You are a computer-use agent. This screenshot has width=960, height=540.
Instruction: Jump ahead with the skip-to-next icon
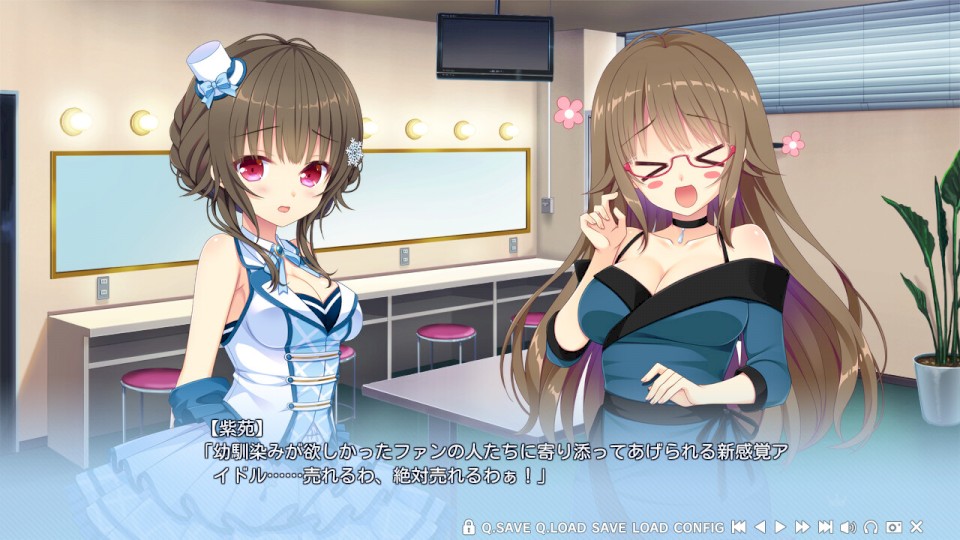click(x=825, y=527)
